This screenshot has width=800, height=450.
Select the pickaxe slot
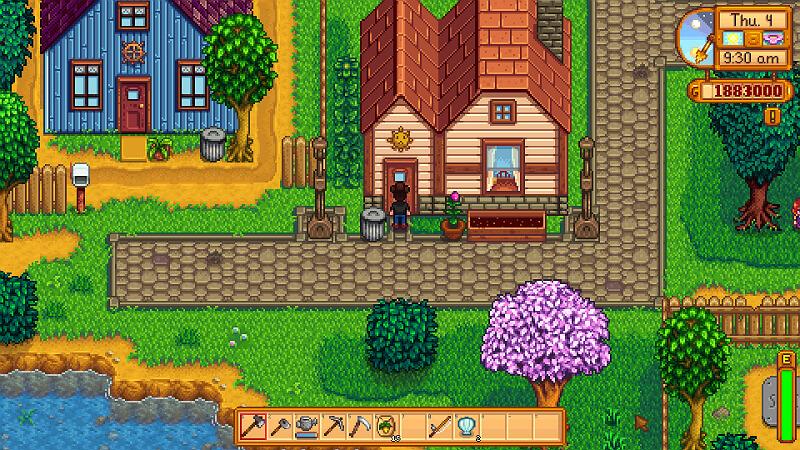(333, 427)
